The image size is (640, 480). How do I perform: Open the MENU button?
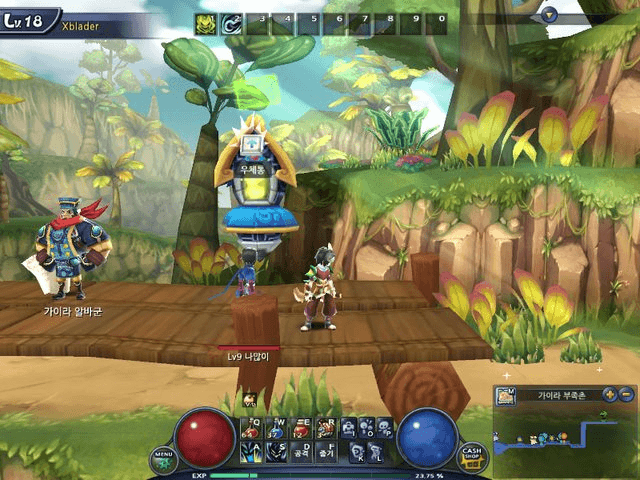[163, 459]
